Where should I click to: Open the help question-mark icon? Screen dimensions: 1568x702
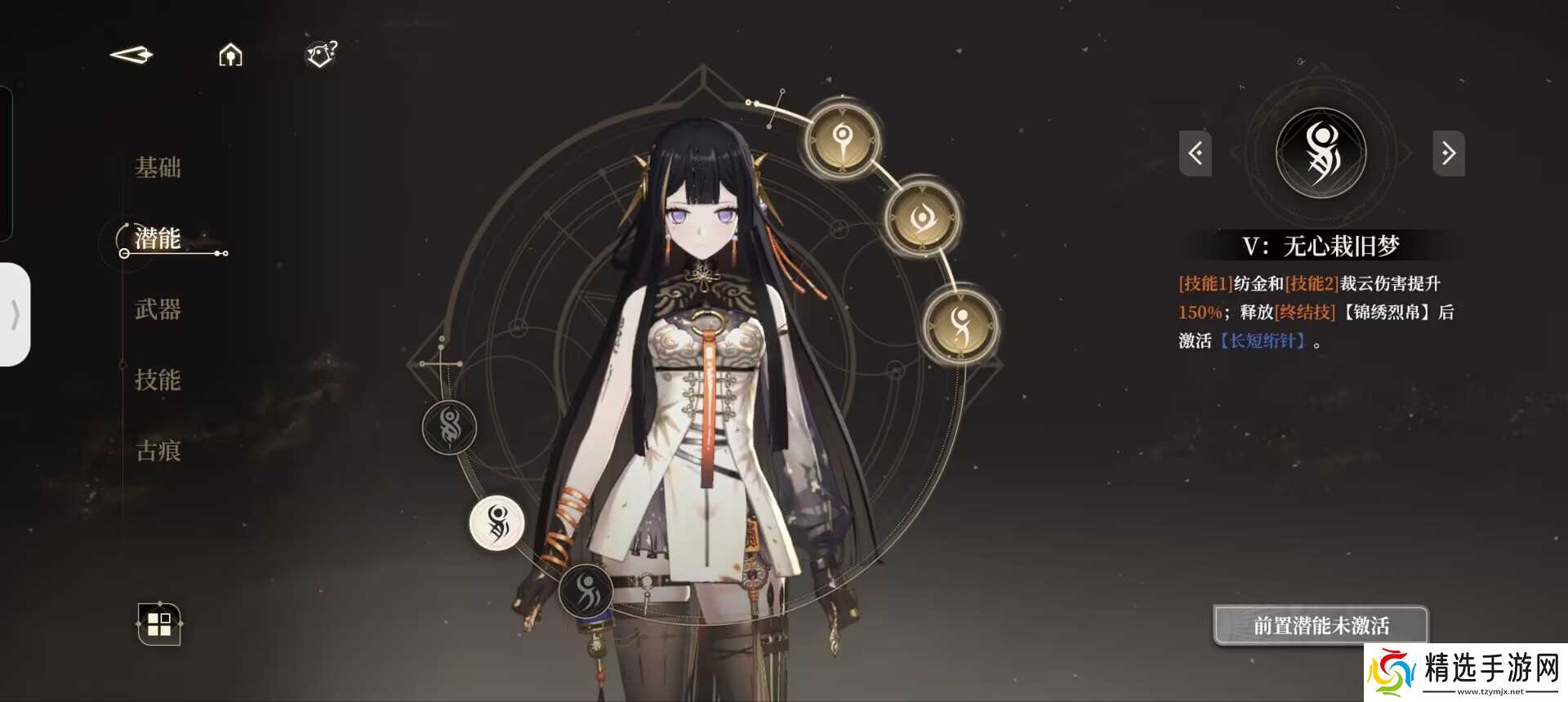pos(321,55)
